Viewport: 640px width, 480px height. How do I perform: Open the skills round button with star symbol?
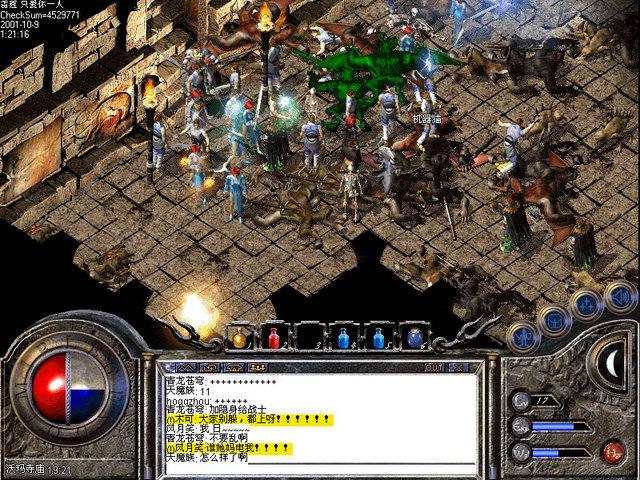click(x=587, y=303)
